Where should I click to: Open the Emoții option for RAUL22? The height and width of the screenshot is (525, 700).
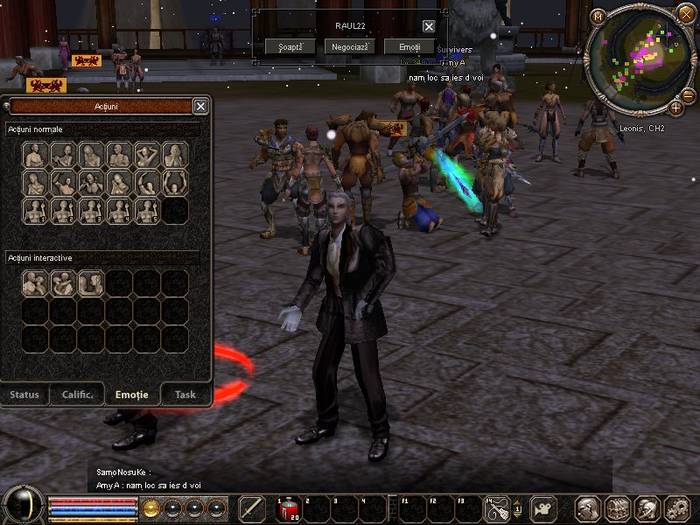coord(409,46)
